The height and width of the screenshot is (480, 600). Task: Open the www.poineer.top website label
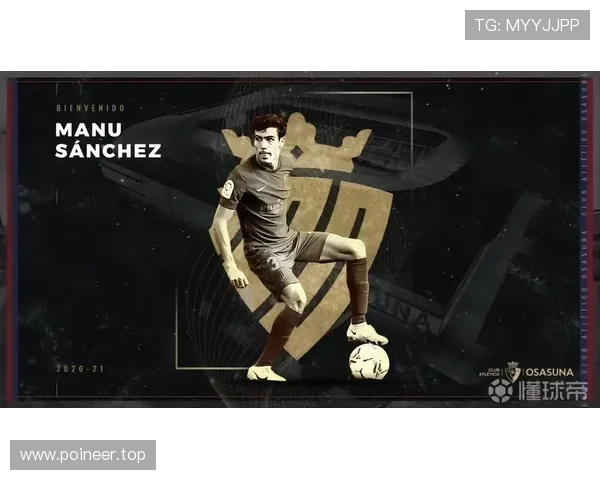point(83,455)
